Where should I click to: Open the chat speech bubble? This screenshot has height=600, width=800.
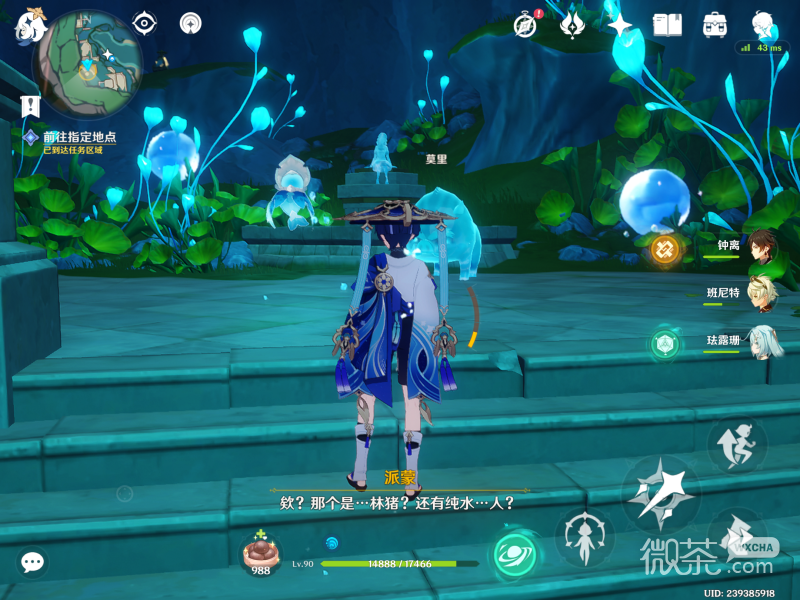point(32,563)
